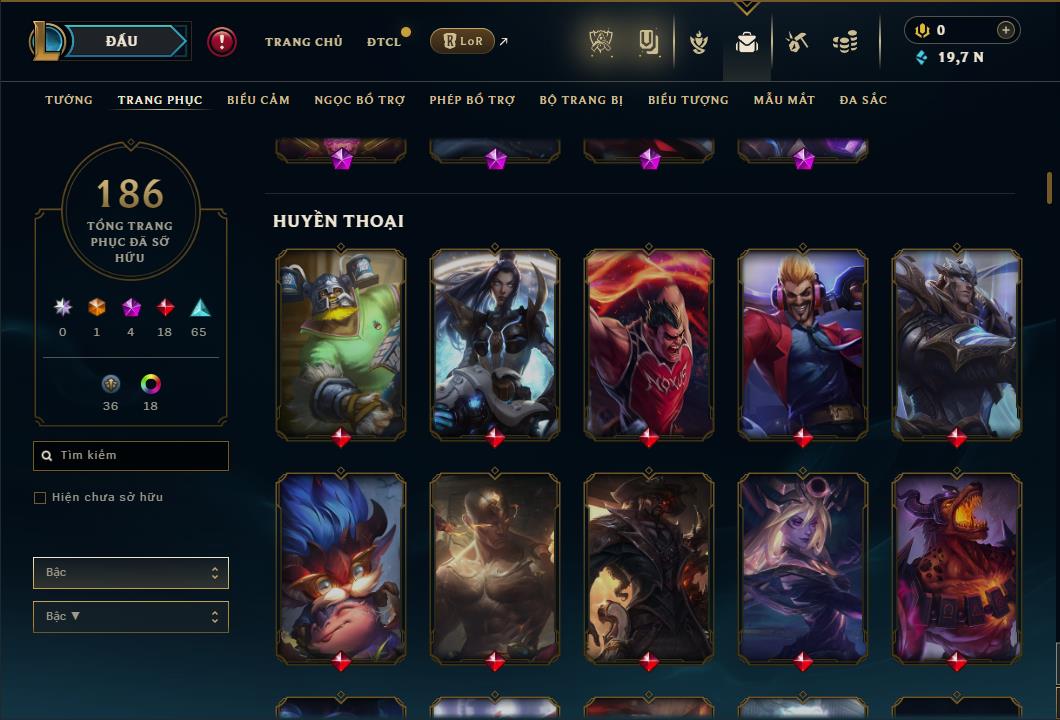Click the Tìm kiếm search field
The height and width of the screenshot is (720, 1060).
coord(131,456)
